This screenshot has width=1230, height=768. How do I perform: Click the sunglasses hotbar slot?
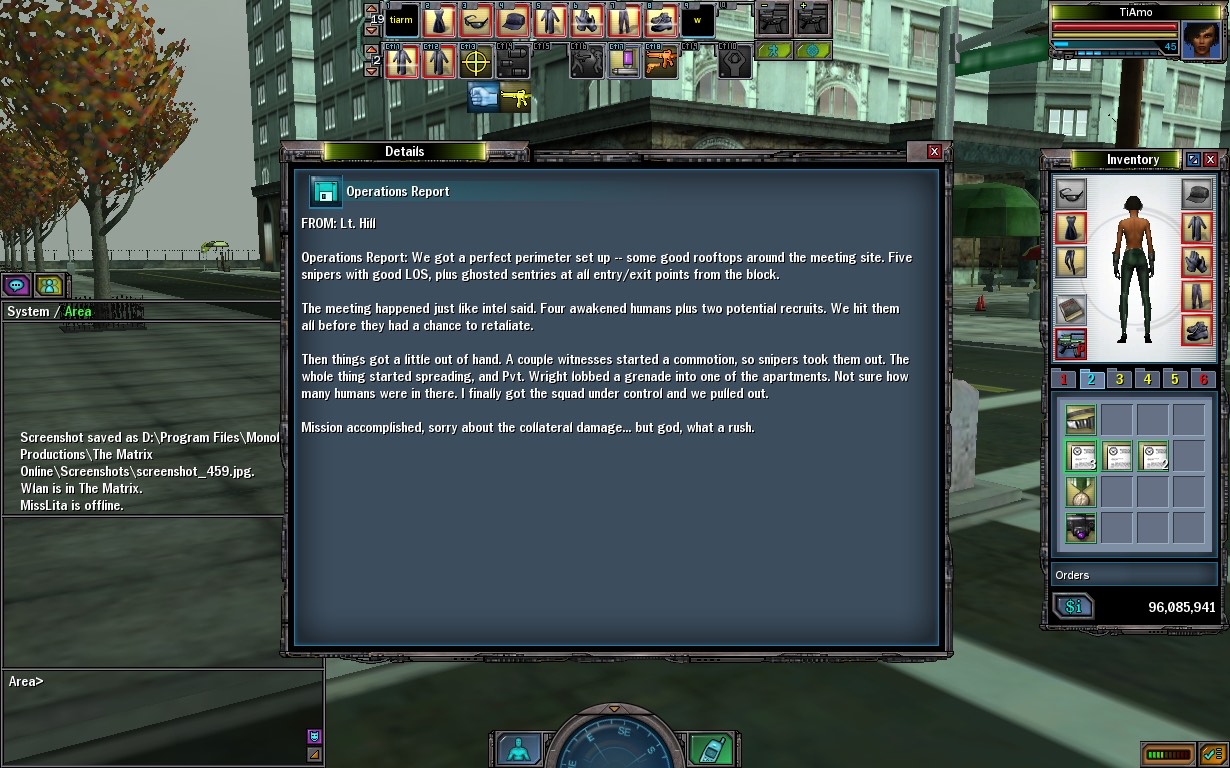pyautogui.click(x=475, y=21)
